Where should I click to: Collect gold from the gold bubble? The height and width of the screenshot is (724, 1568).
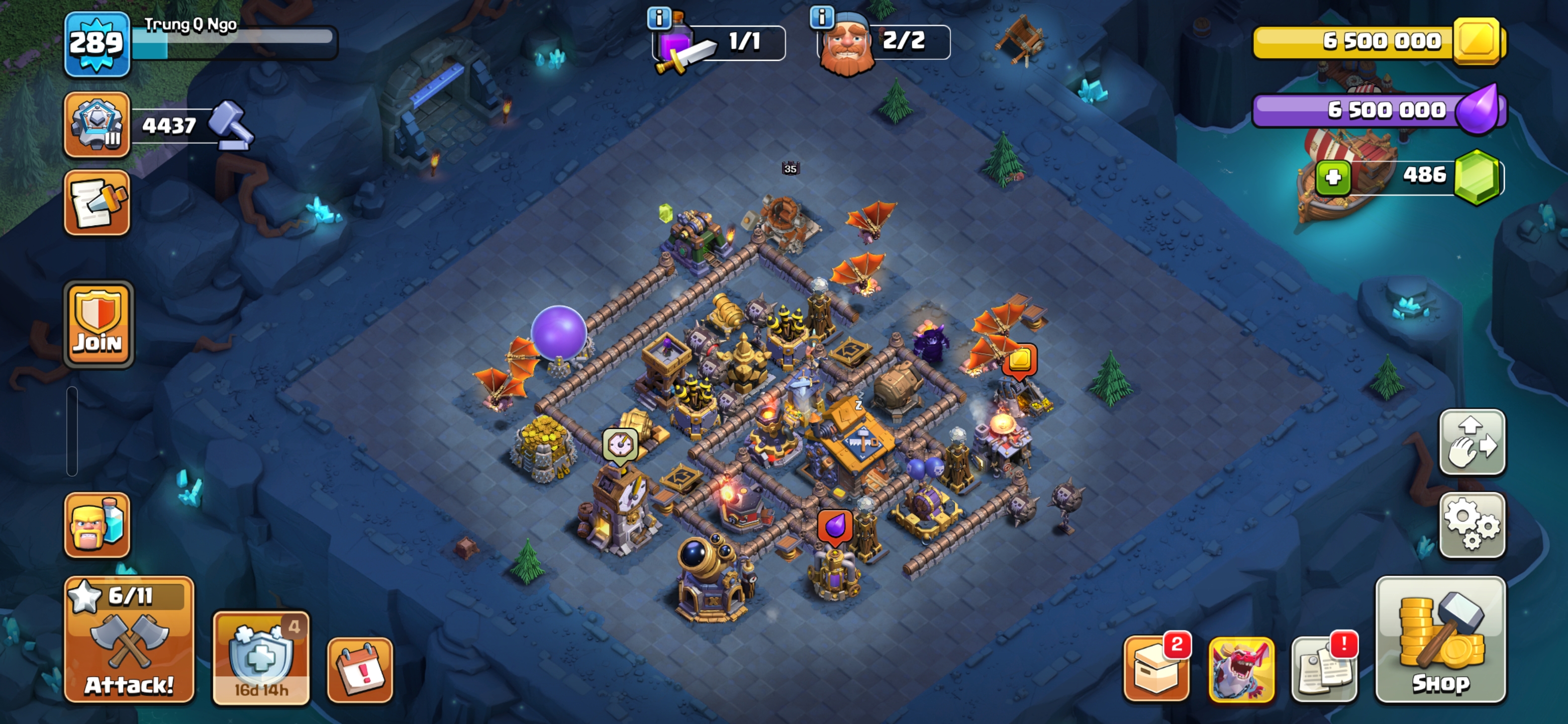1020,360
